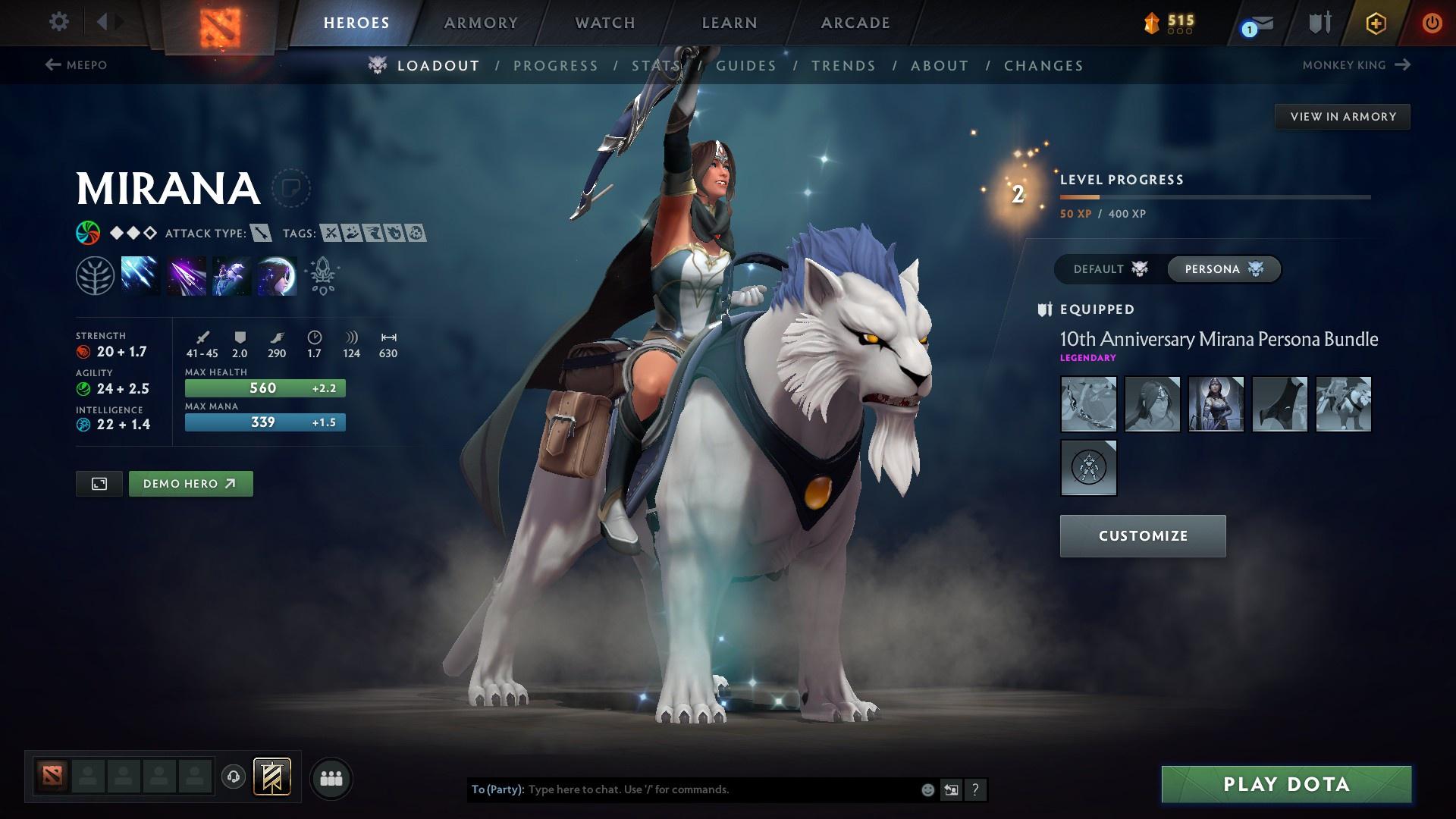Open DEMO HERO mode
The height and width of the screenshot is (819, 1456).
(190, 483)
